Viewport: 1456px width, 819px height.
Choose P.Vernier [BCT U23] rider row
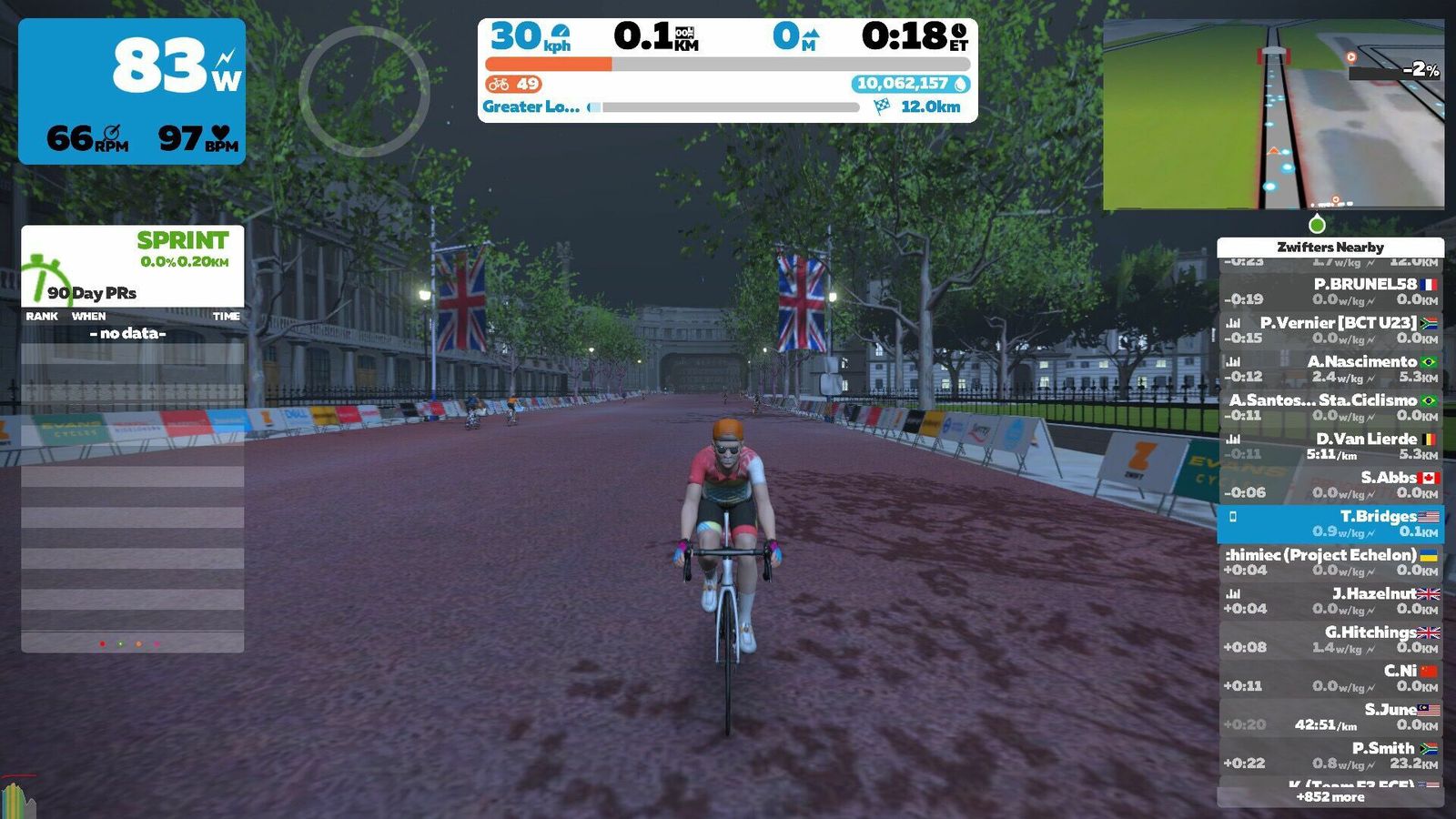pos(1330,329)
